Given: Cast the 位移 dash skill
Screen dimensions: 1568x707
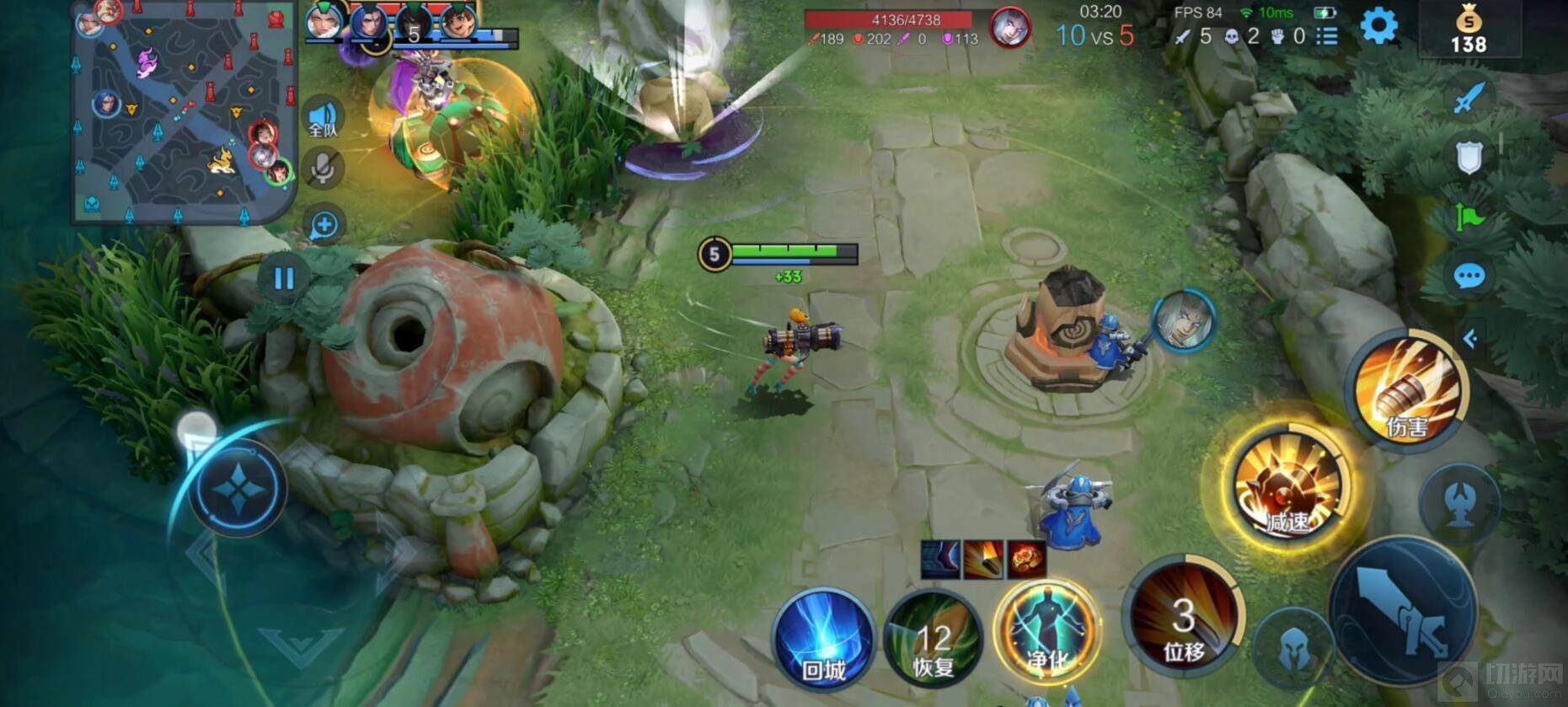Looking at the screenshot, I should 1184,619.
